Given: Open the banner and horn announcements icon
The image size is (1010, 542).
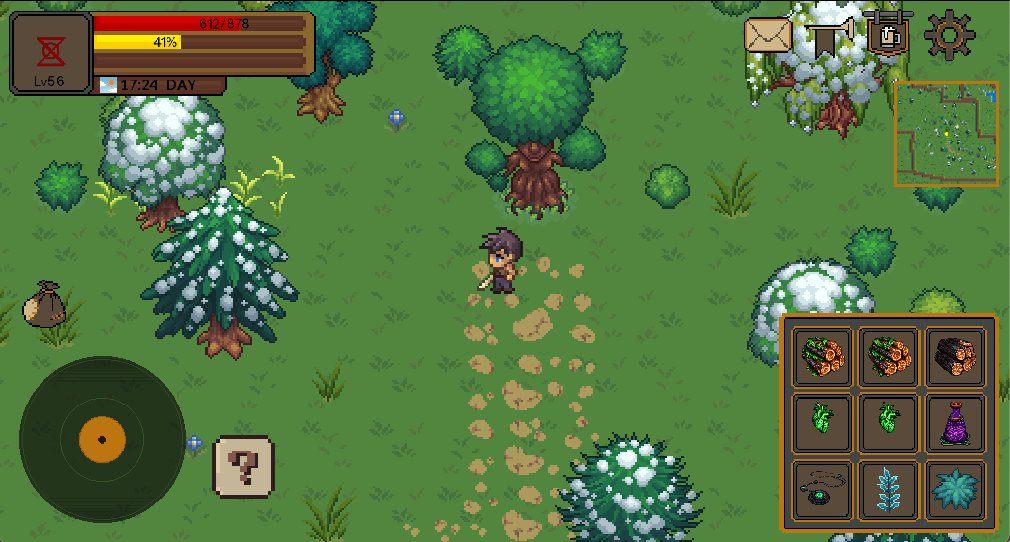Looking at the screenshot, I should tap(829, 37).
